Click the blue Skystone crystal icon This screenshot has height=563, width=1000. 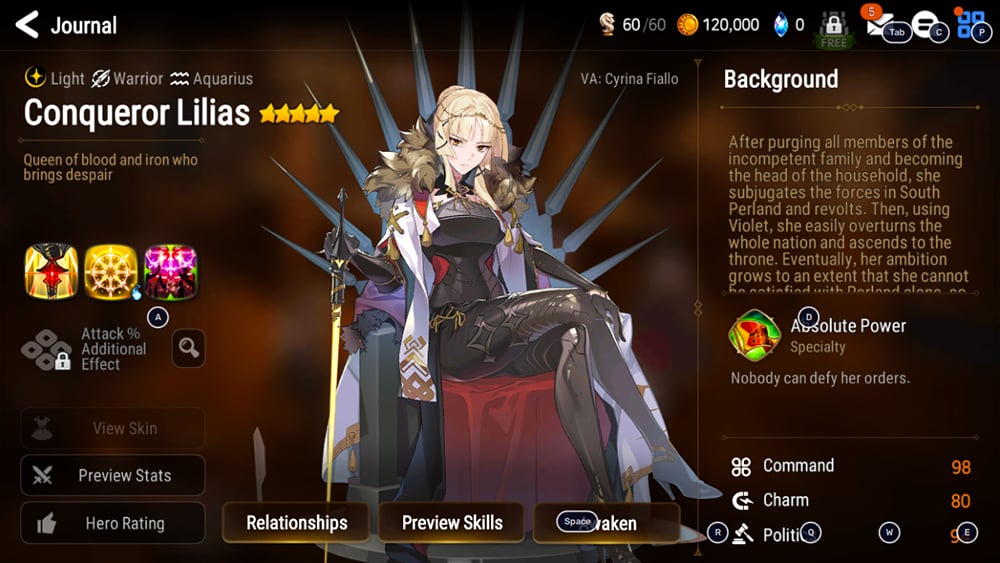(781, 25)
